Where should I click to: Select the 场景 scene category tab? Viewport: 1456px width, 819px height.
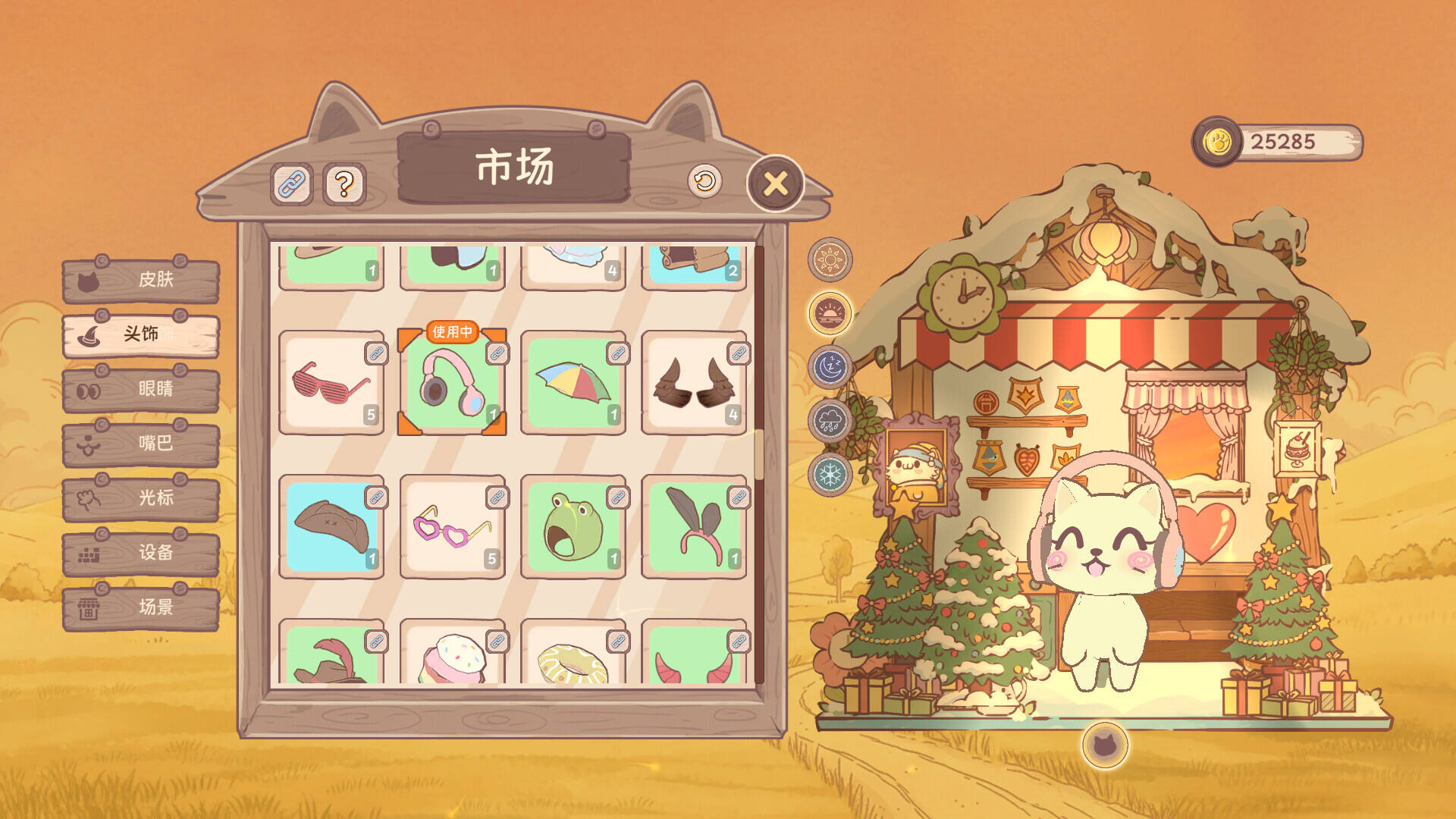[x=143, y=607]
